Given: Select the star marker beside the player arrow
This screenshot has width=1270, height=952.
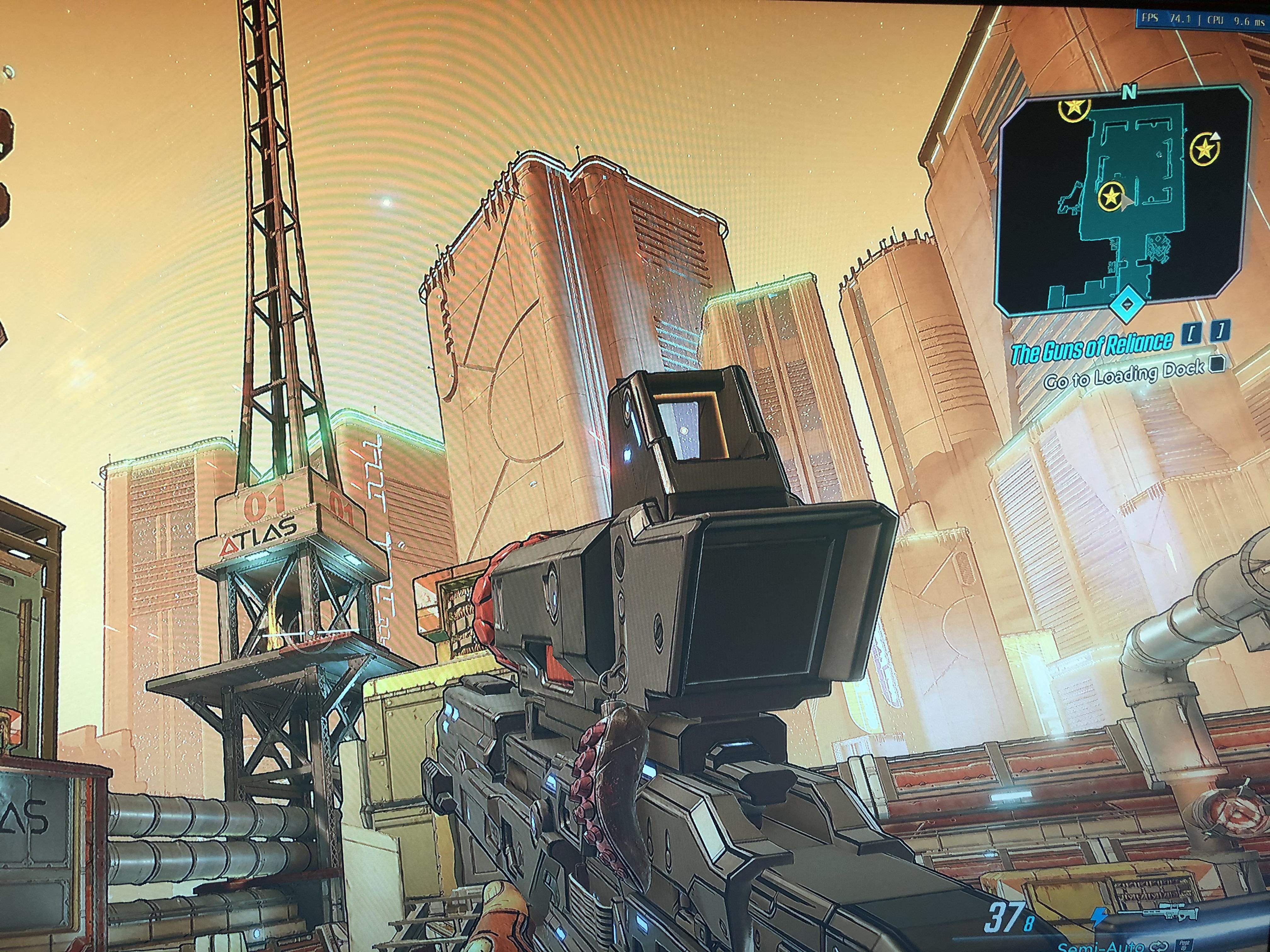Looking at the screenshot, I should (1112, 197).
